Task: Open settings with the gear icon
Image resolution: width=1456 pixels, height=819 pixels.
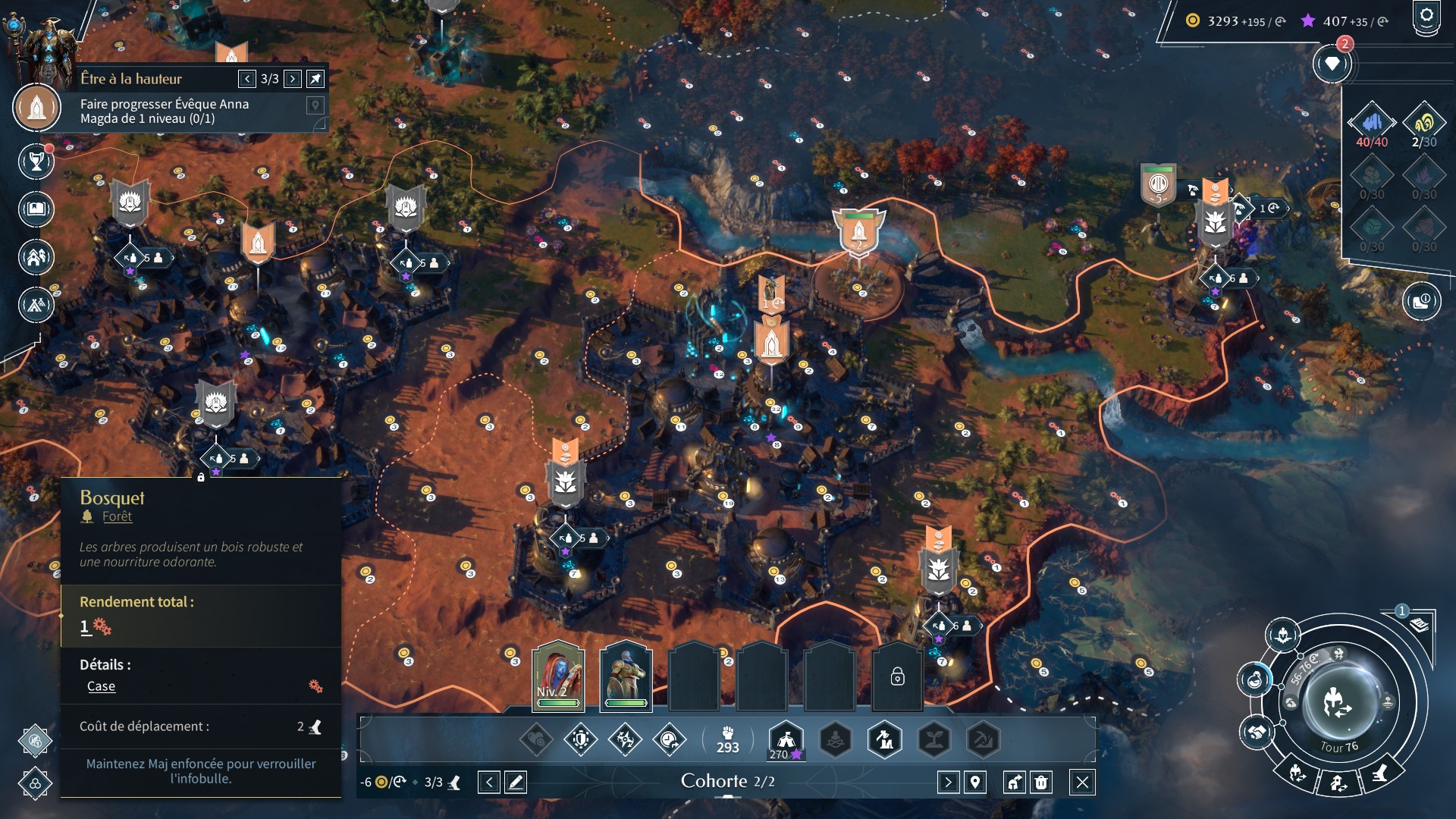Action: [1426, 17]
